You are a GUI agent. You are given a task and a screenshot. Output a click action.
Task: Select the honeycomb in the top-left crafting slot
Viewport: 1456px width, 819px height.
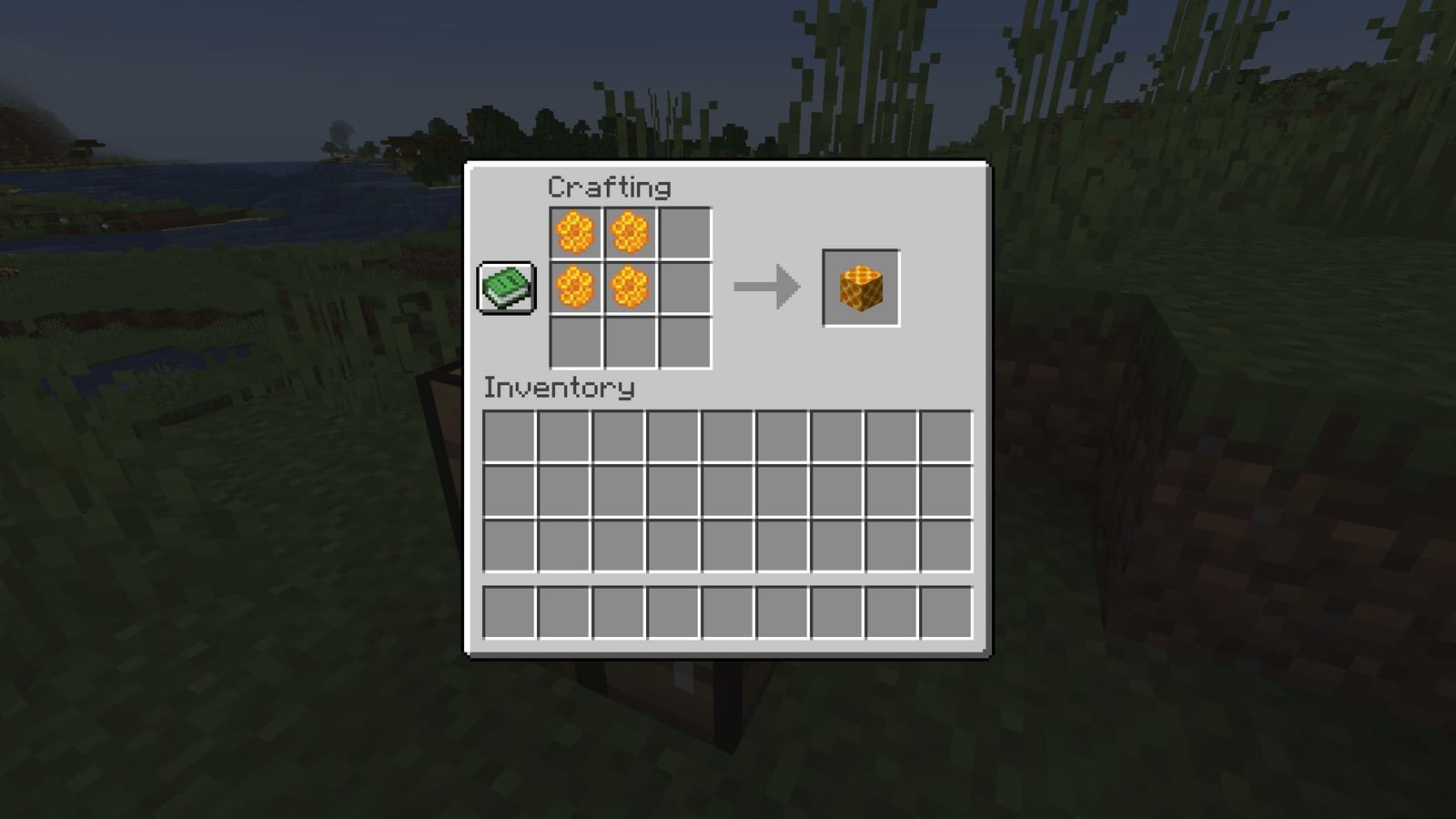point(575,235)
